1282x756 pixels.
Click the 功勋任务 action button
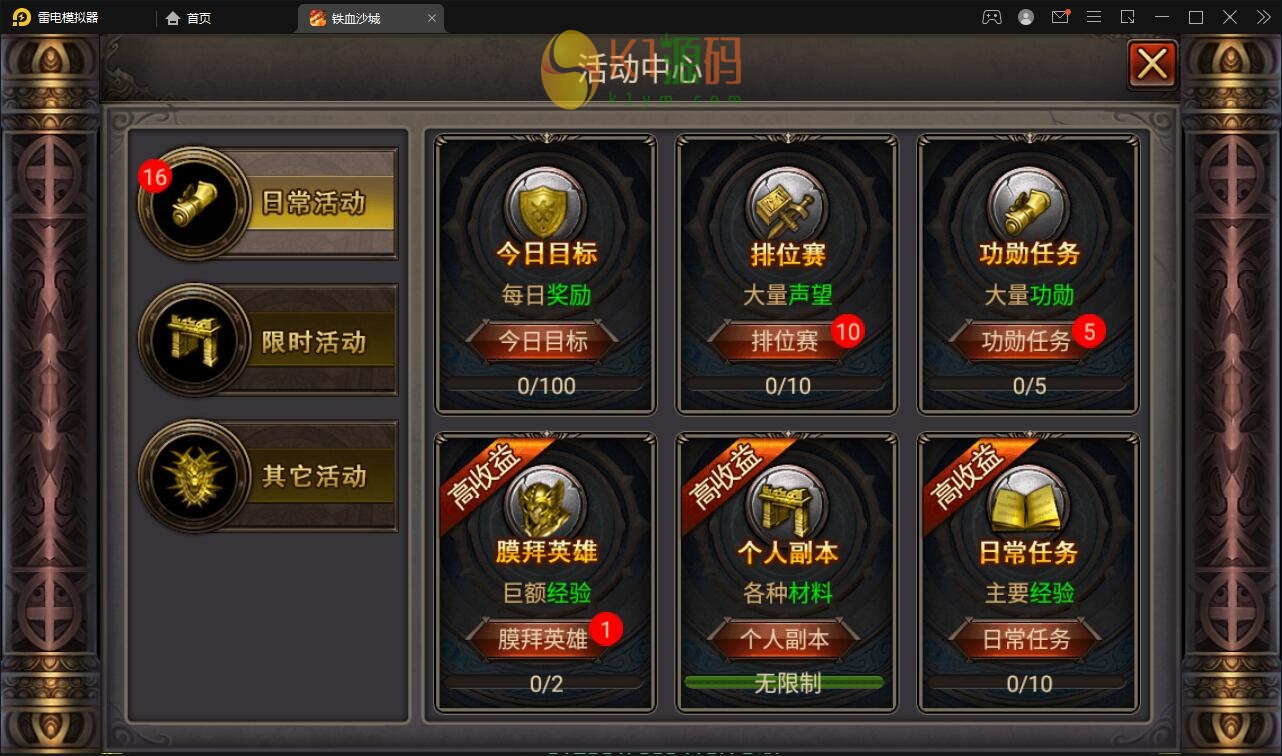1028,341
